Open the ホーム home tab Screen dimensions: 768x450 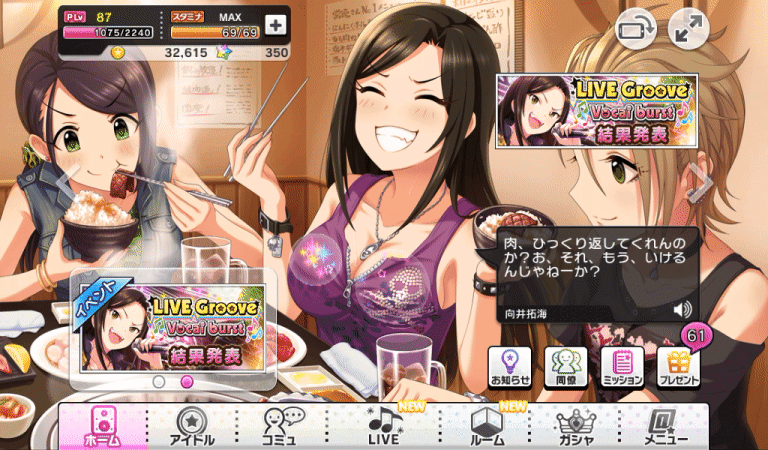coord(102,426)
